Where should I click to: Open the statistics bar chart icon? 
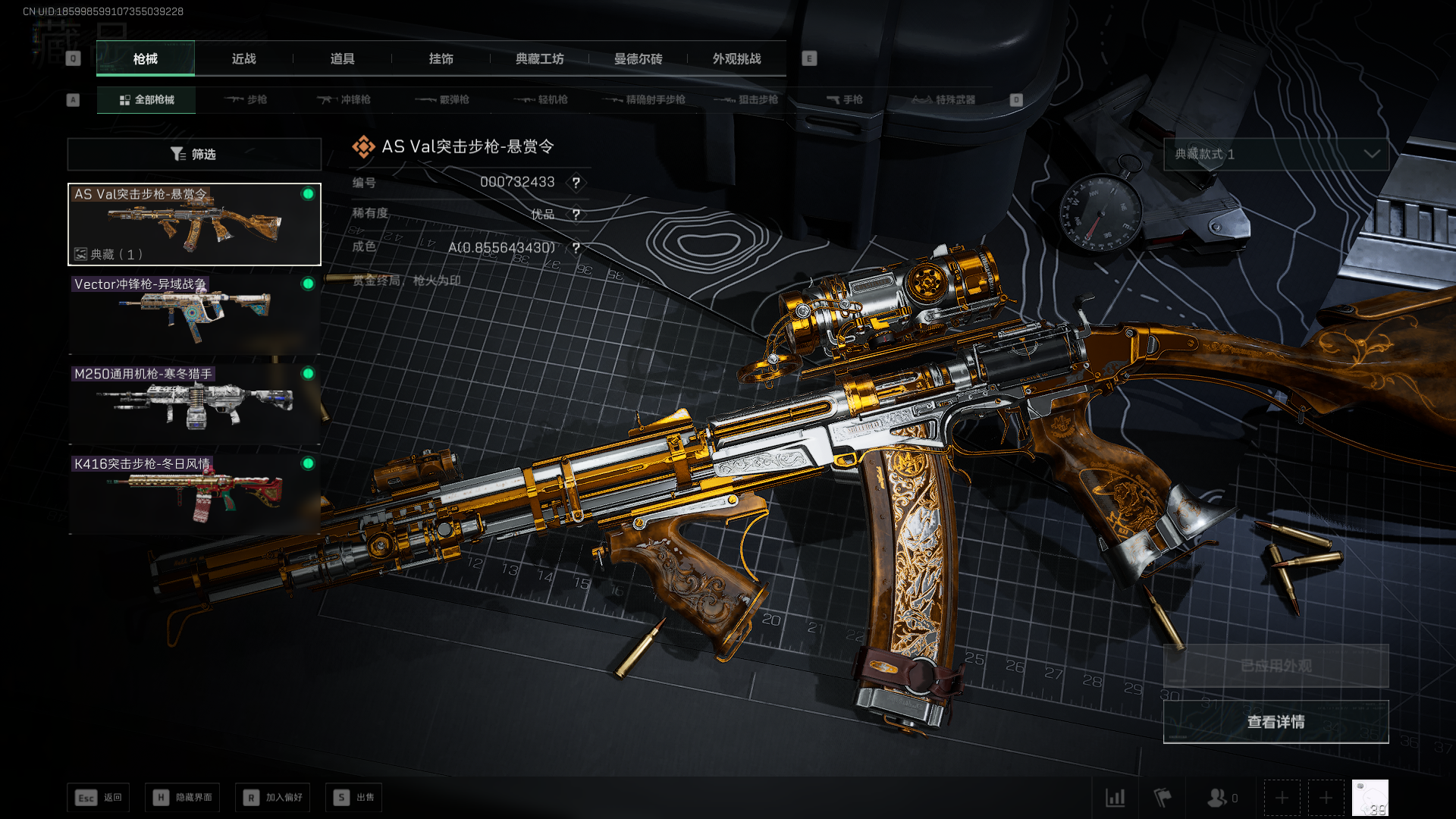(x=1115, y=798)
